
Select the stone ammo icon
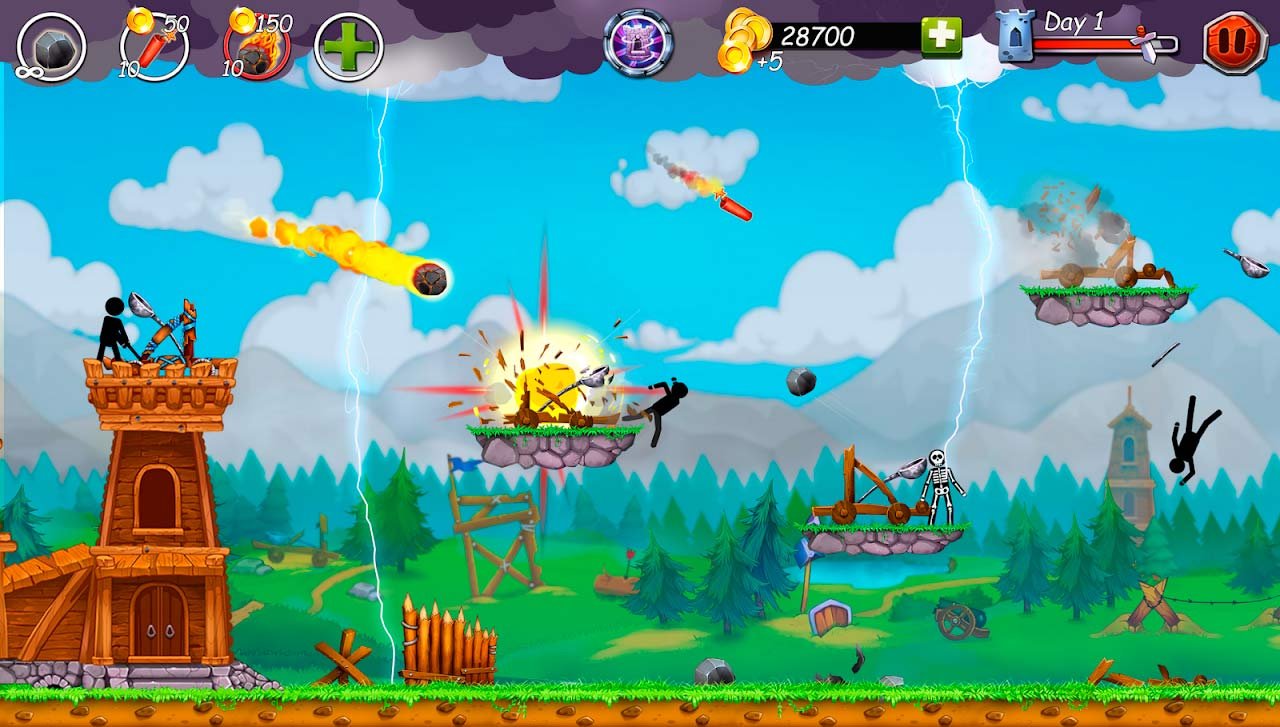pos(51,47)
